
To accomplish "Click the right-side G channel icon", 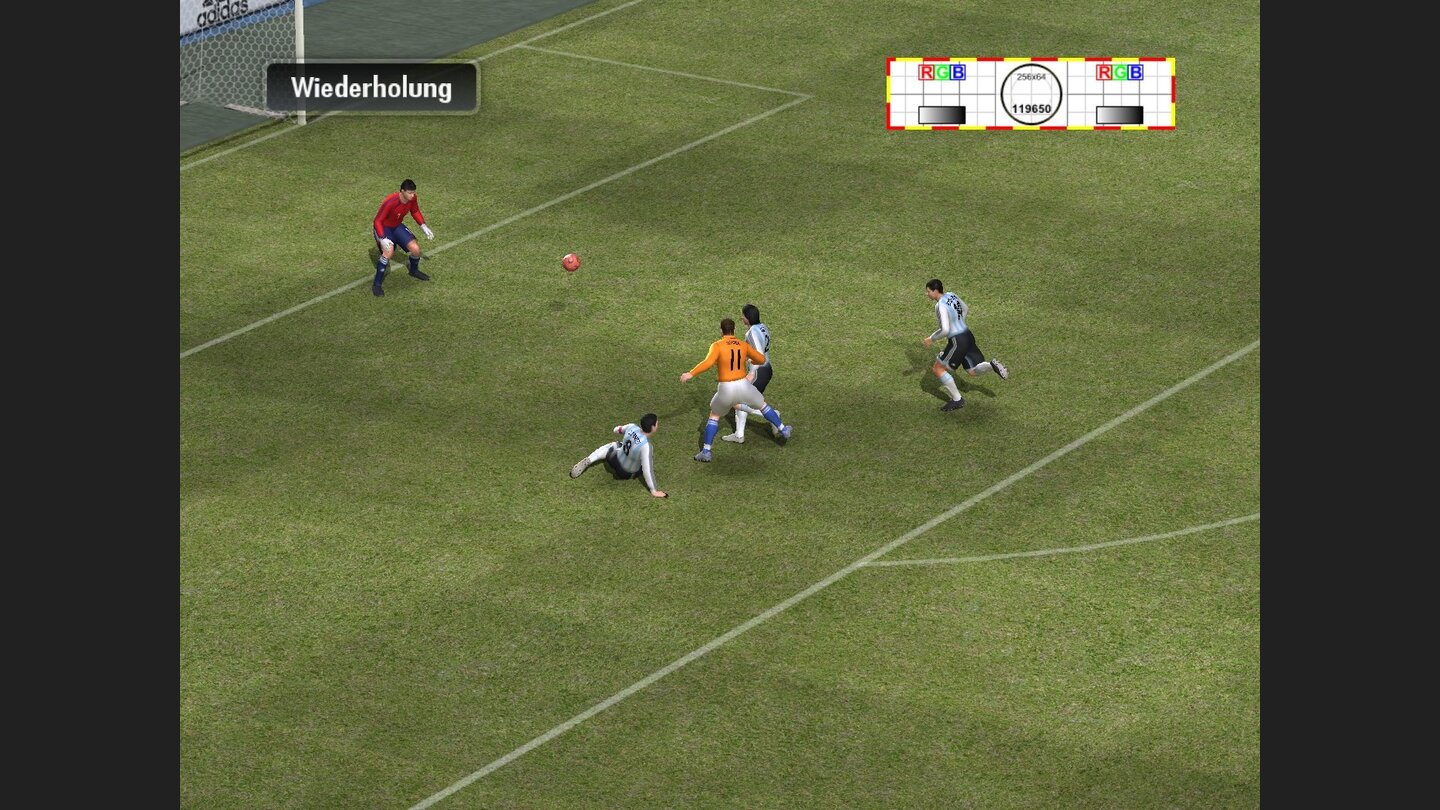I will coord(1121,72).
